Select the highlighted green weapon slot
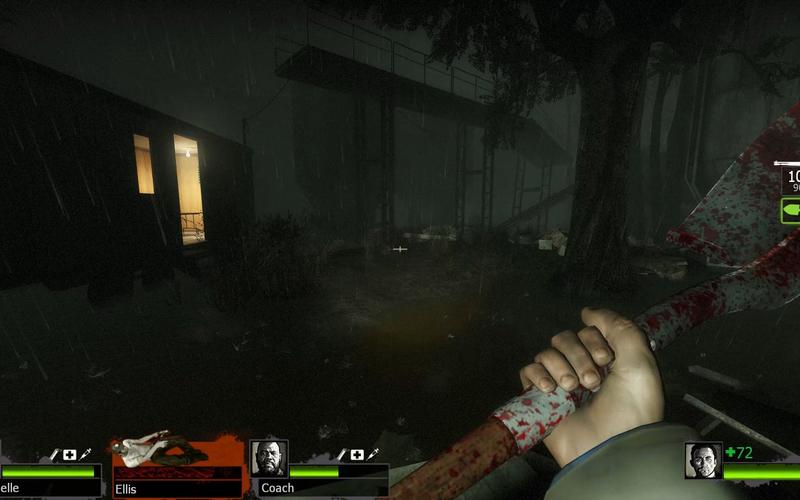800x500 pixels. click(790, 212)
